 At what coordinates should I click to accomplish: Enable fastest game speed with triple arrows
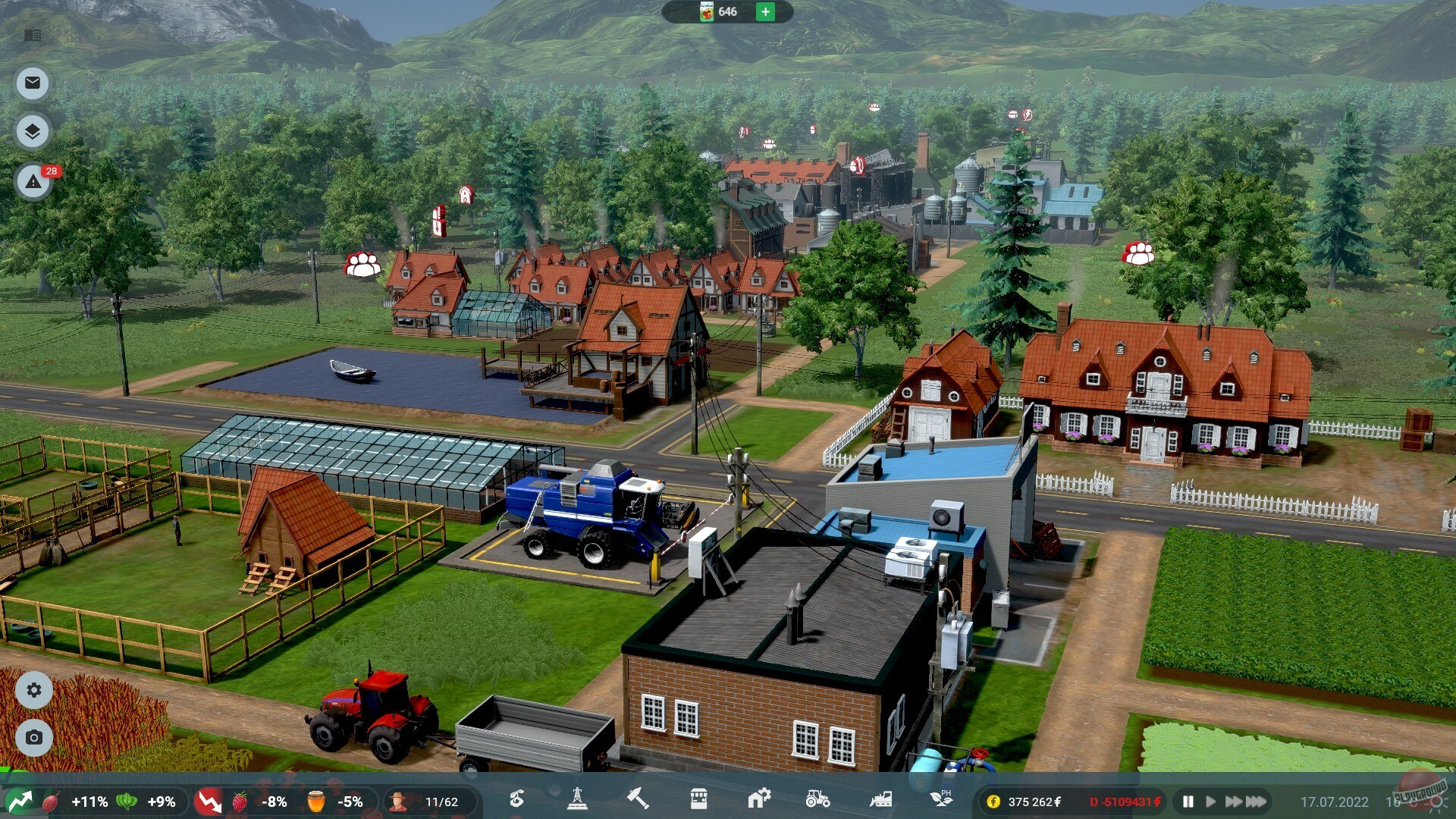pyautogui.click(x=1255, y=800)
